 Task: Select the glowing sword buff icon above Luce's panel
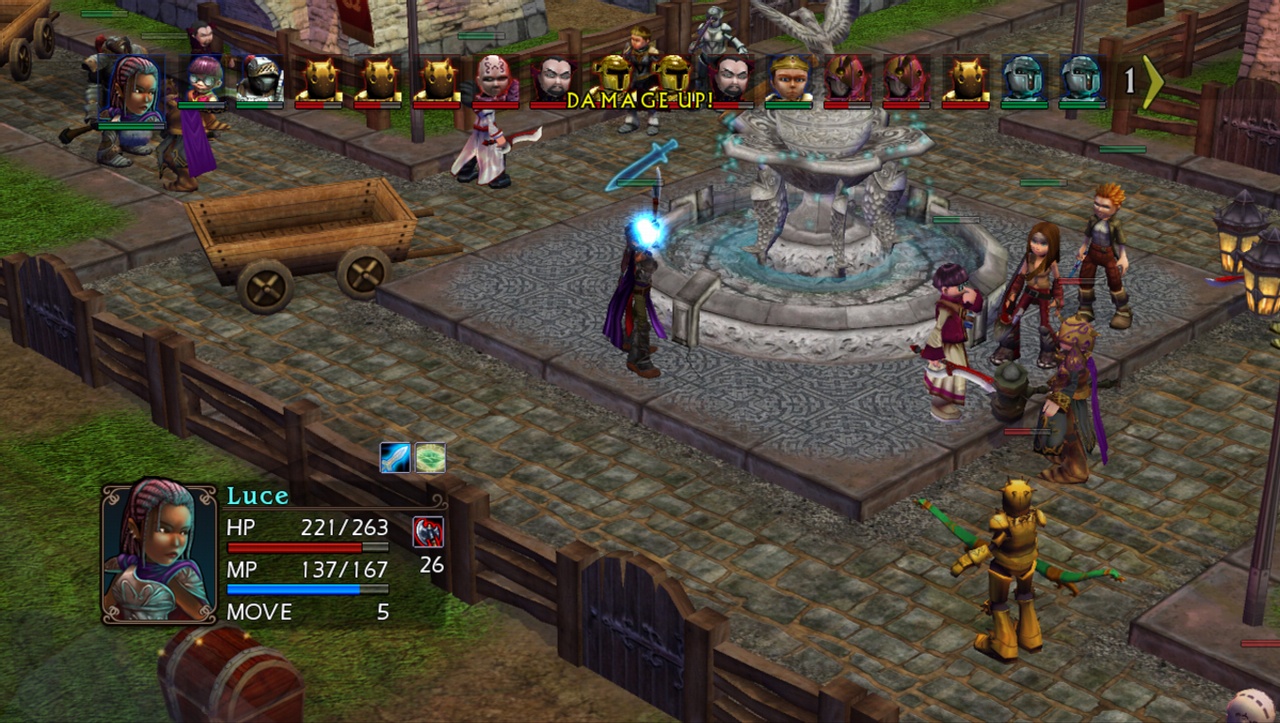(x=395, y=456)
